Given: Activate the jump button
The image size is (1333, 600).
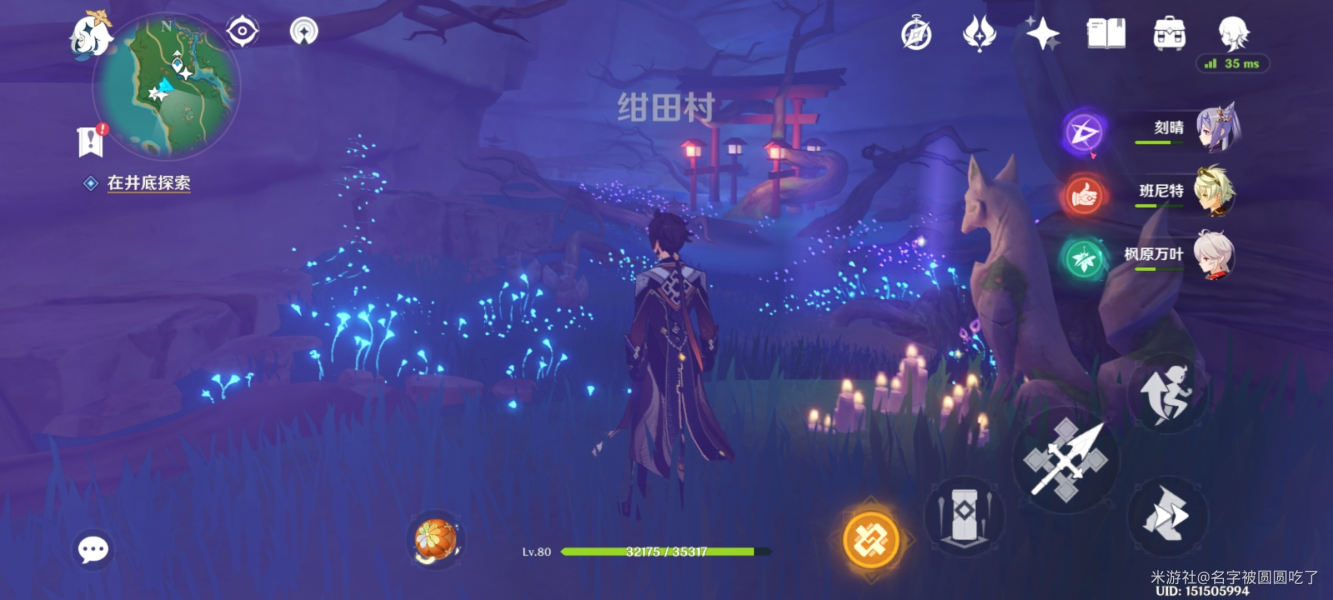Looking at the screenshot, I should pyautogui.click(x=1166, y=392).
